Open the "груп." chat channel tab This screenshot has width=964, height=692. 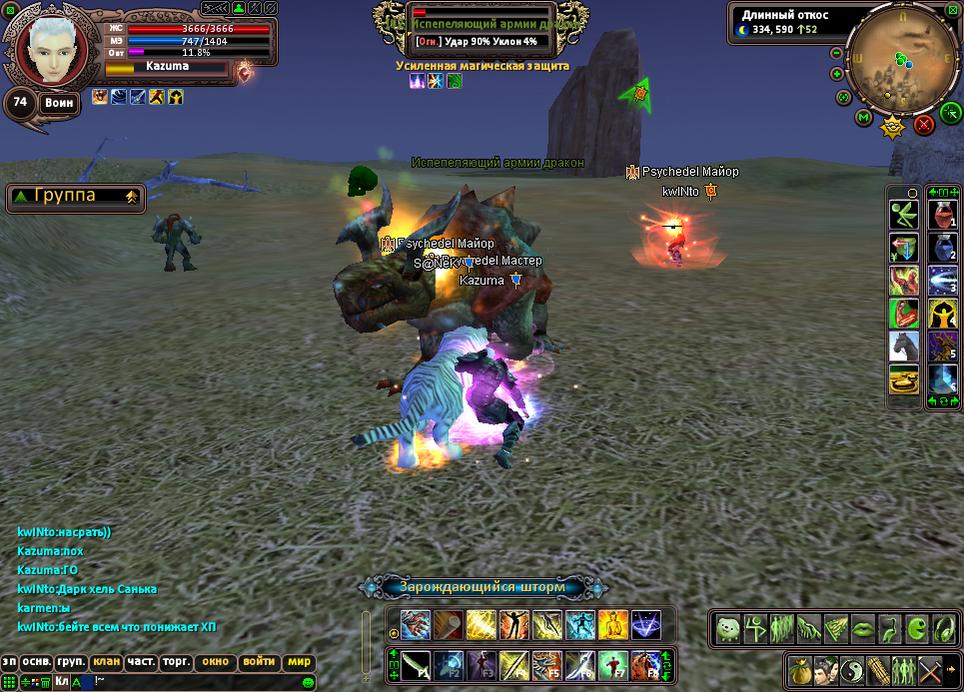coord(71,662)
